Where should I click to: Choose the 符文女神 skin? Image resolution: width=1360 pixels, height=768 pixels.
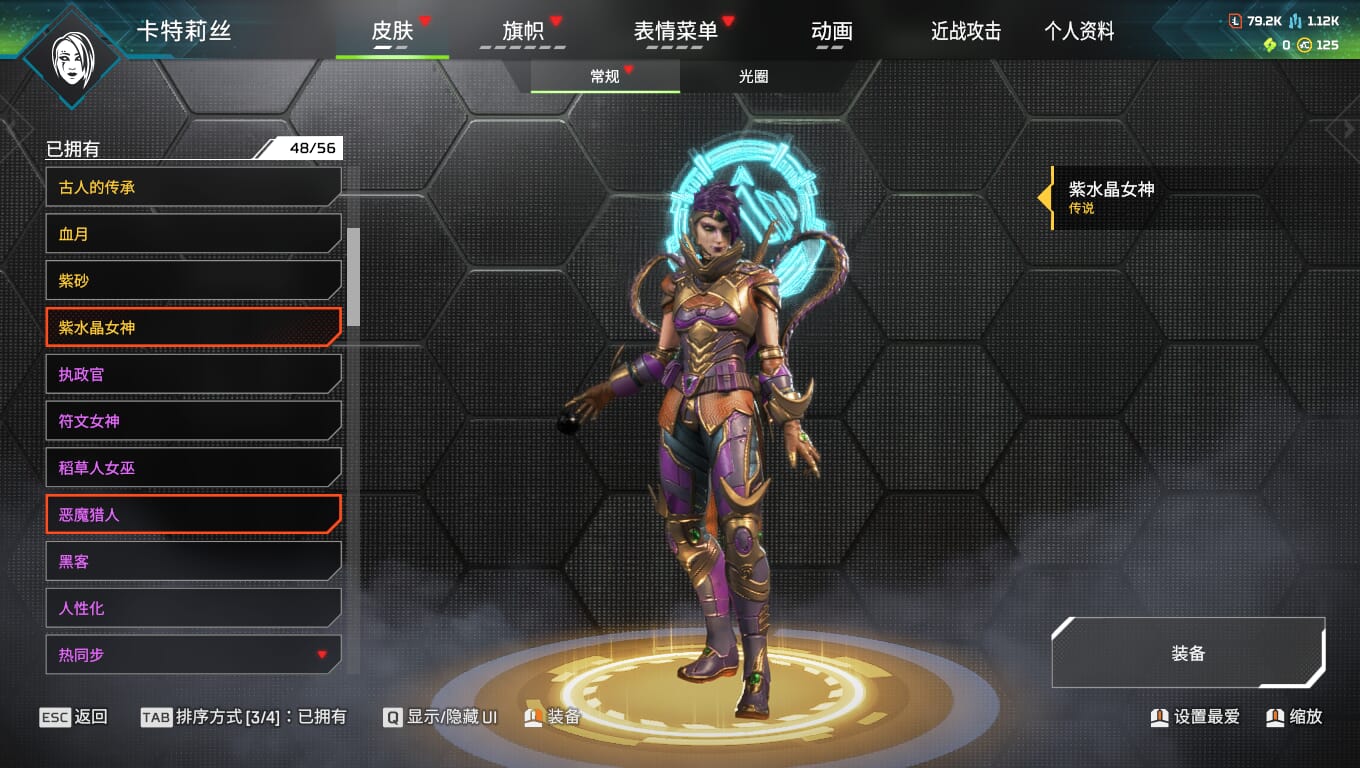[193, 421]
